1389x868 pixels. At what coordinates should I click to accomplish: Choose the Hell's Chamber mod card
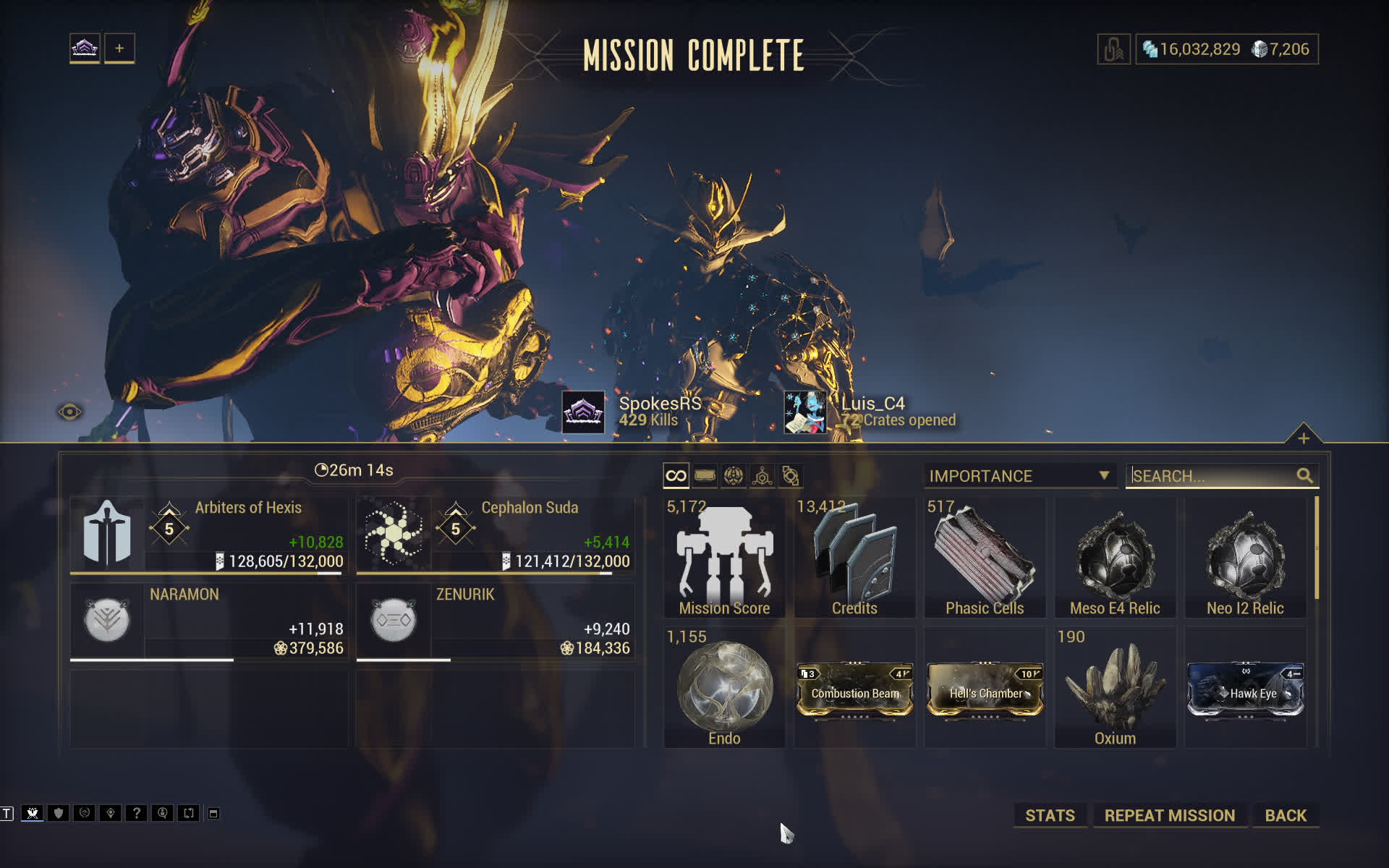(x=985, y=691)
